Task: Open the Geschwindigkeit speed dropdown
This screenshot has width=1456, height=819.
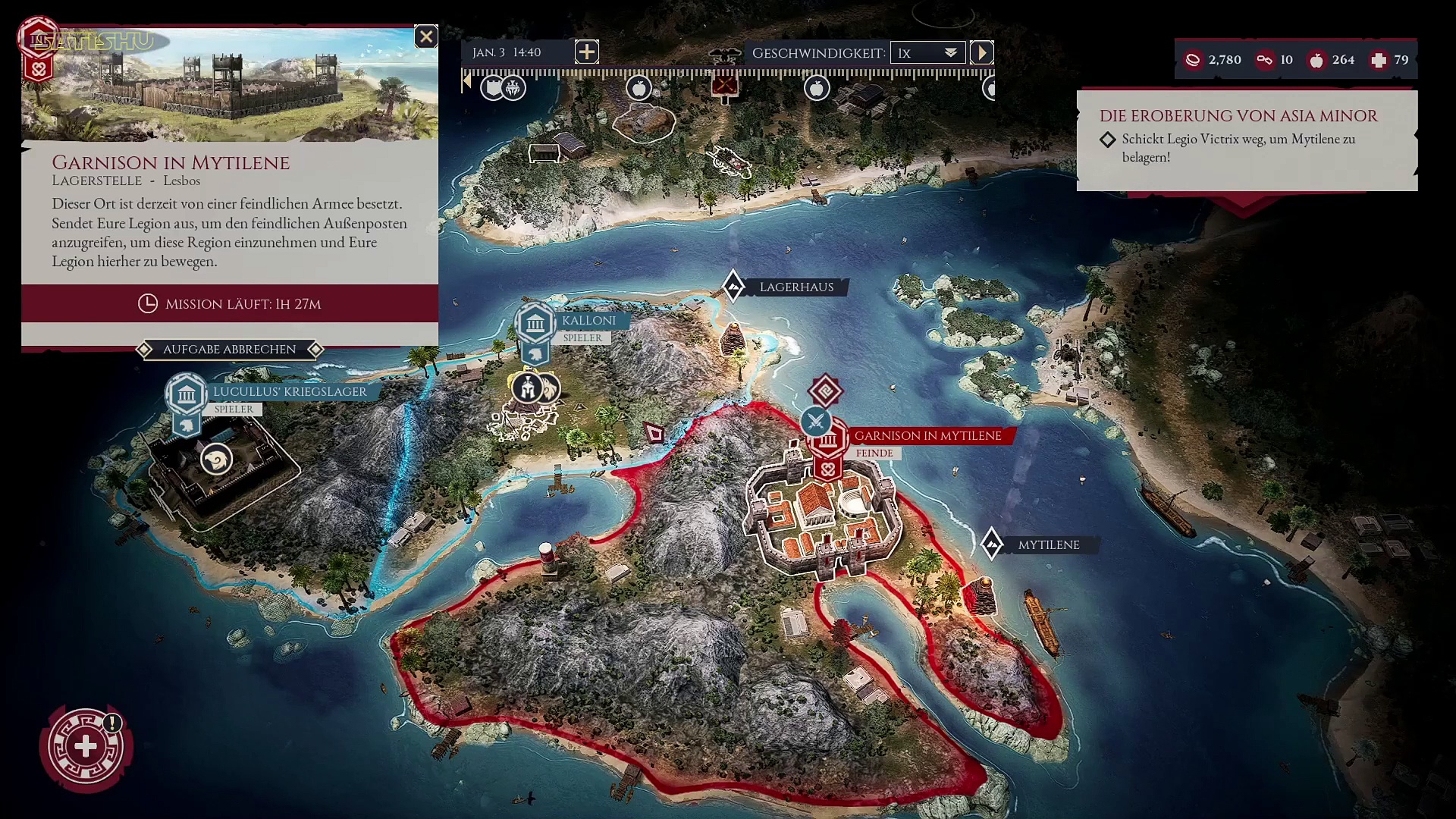Action: pos(927,52)
